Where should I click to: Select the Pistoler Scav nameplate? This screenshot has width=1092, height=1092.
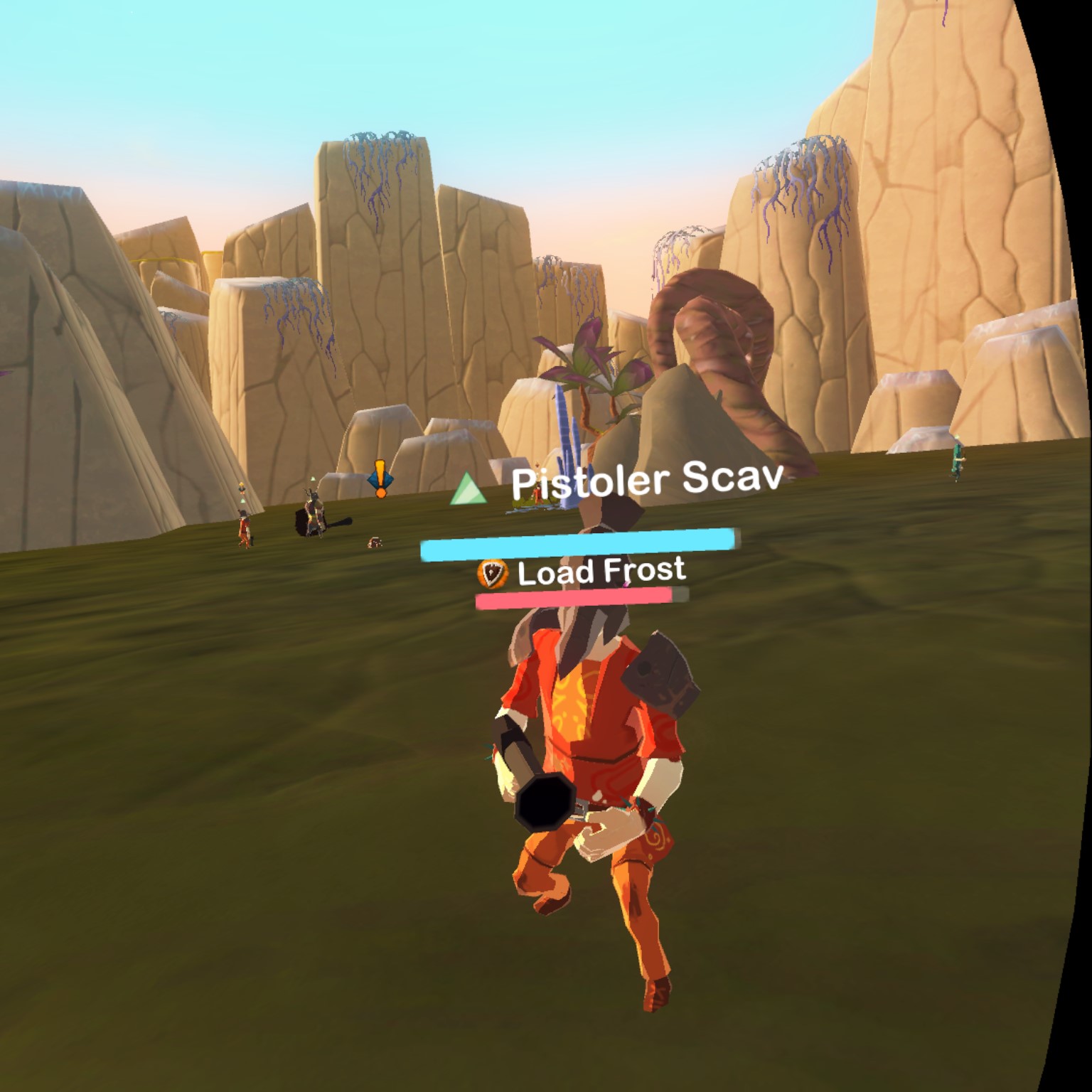646,481
